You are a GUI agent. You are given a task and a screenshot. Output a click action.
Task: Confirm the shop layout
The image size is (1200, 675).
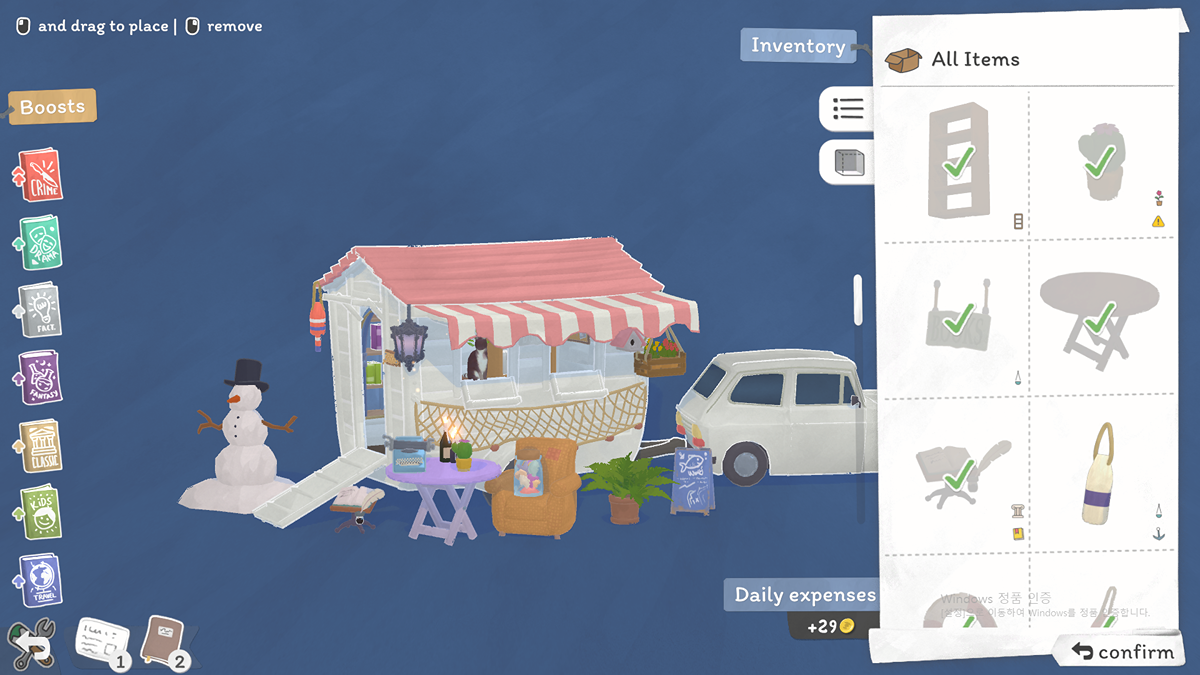pyautogui.click(x=1122, y=652)
